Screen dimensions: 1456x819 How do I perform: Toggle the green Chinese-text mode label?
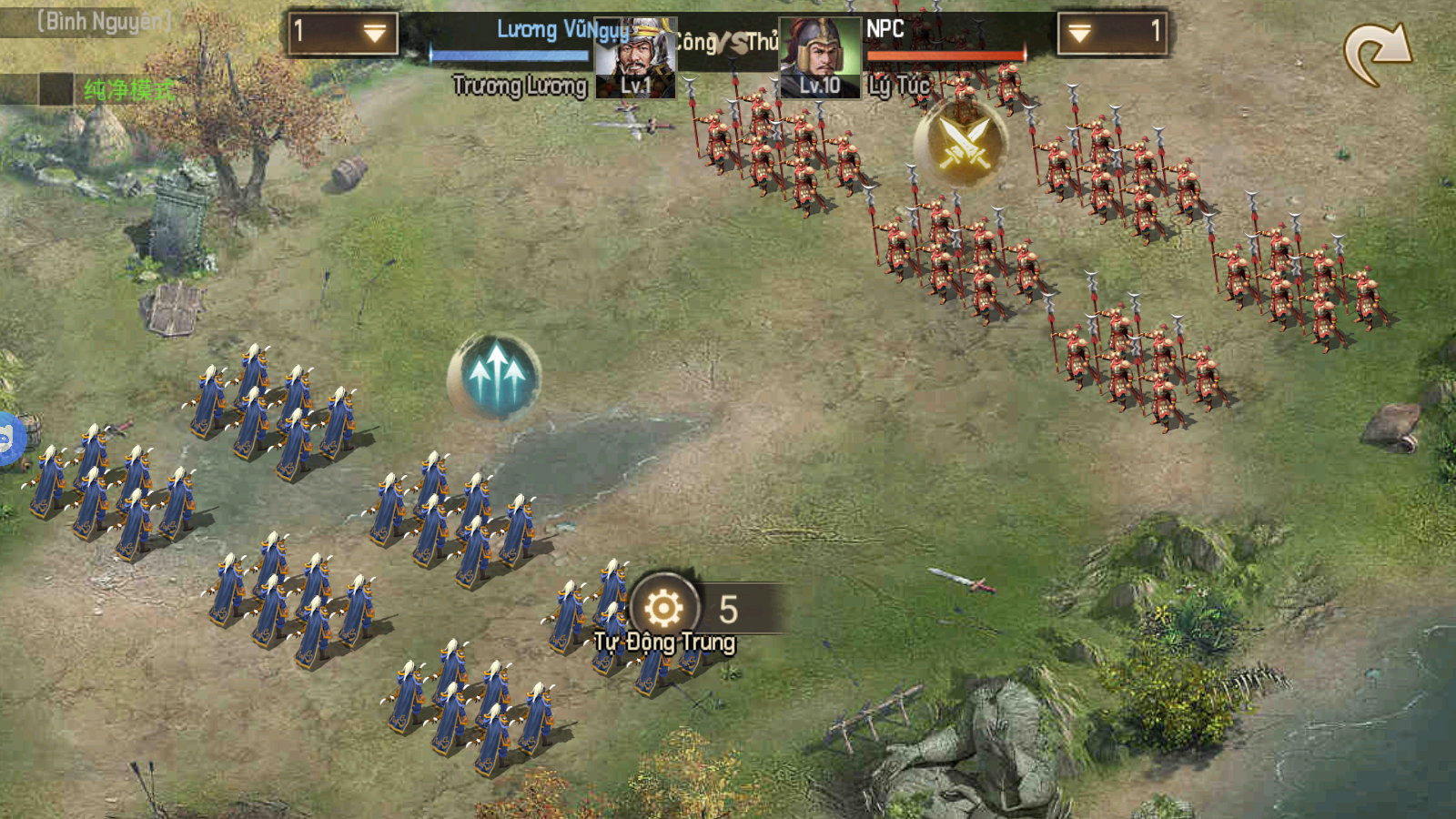pos(128,90)
